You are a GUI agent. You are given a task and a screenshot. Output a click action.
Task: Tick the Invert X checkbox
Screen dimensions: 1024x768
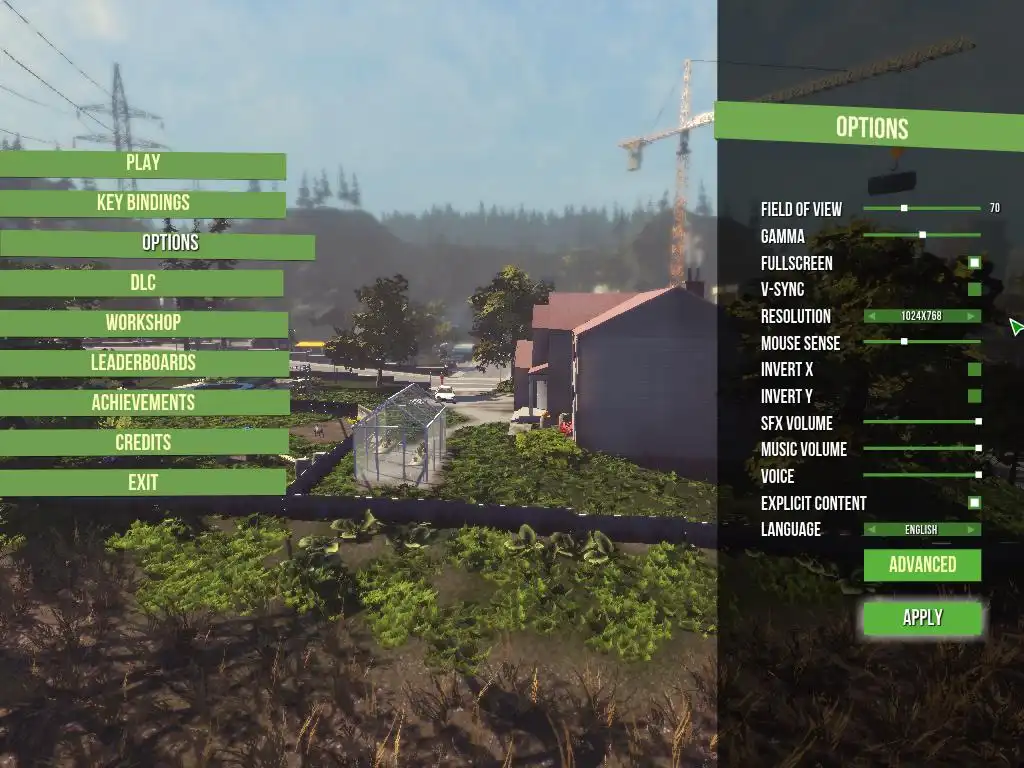(974, 370)
